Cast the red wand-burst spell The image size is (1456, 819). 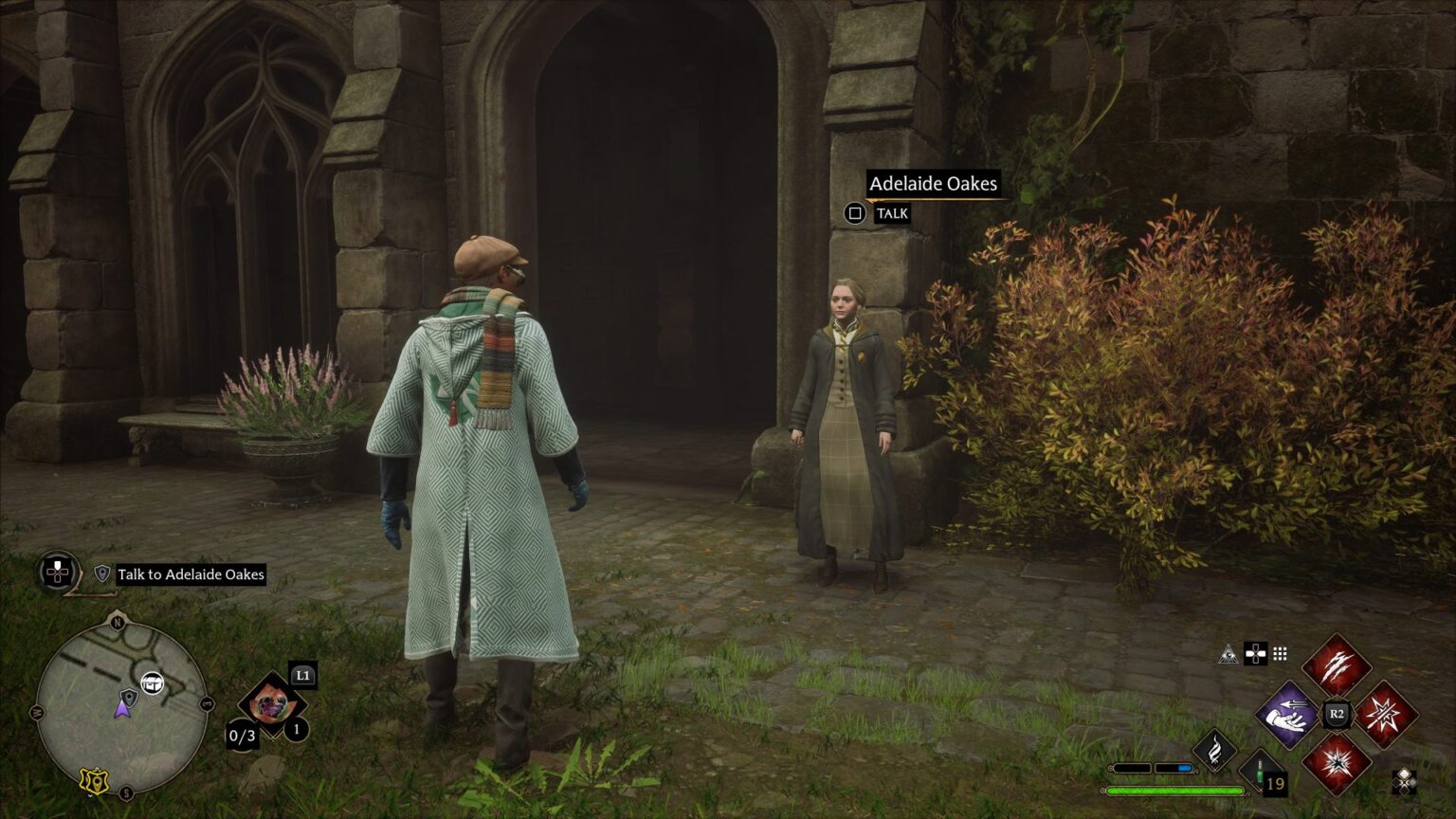click(x=1386, y=715)
